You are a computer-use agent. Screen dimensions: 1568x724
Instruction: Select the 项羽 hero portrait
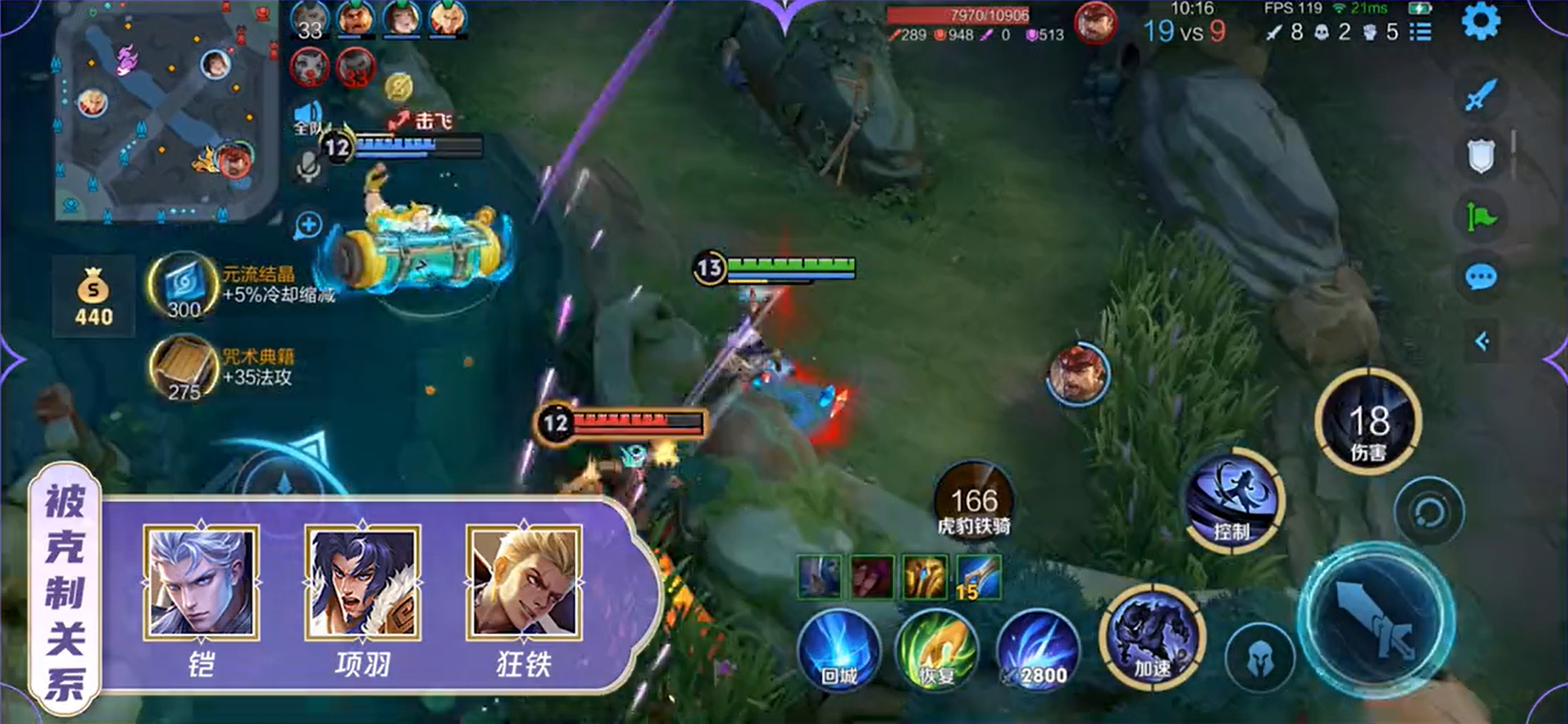coord(363,584)
